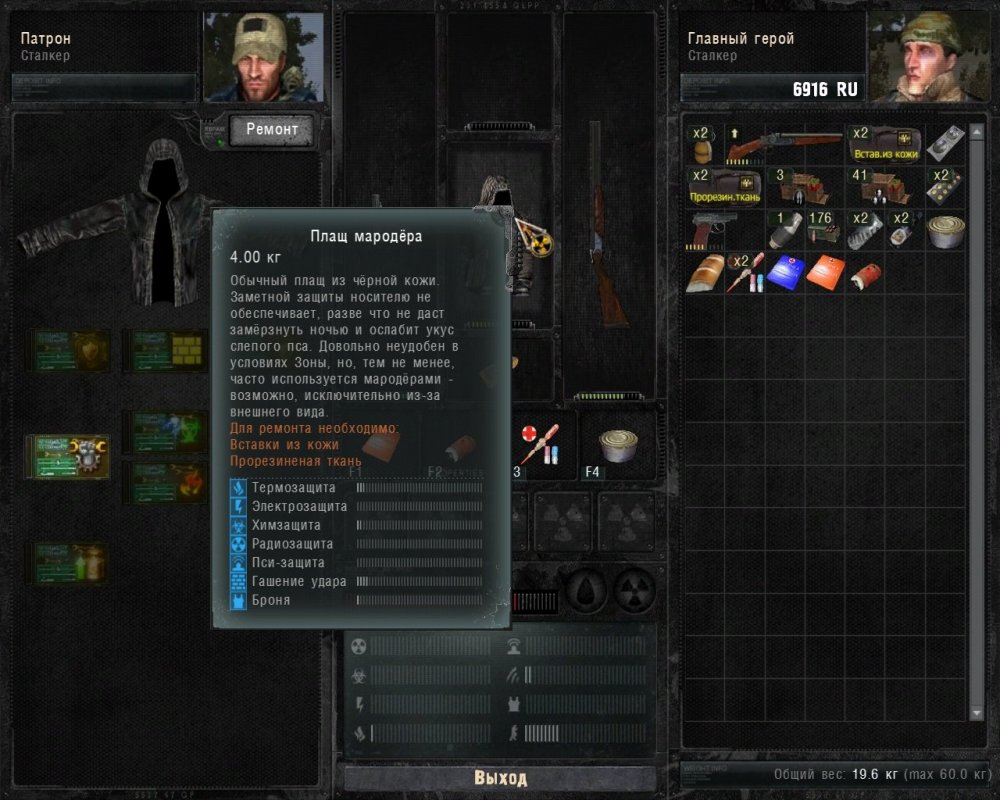This screenshot has width=1000, height=800.
Task: Select the pistol in the backpack
Action: [713, 230]
